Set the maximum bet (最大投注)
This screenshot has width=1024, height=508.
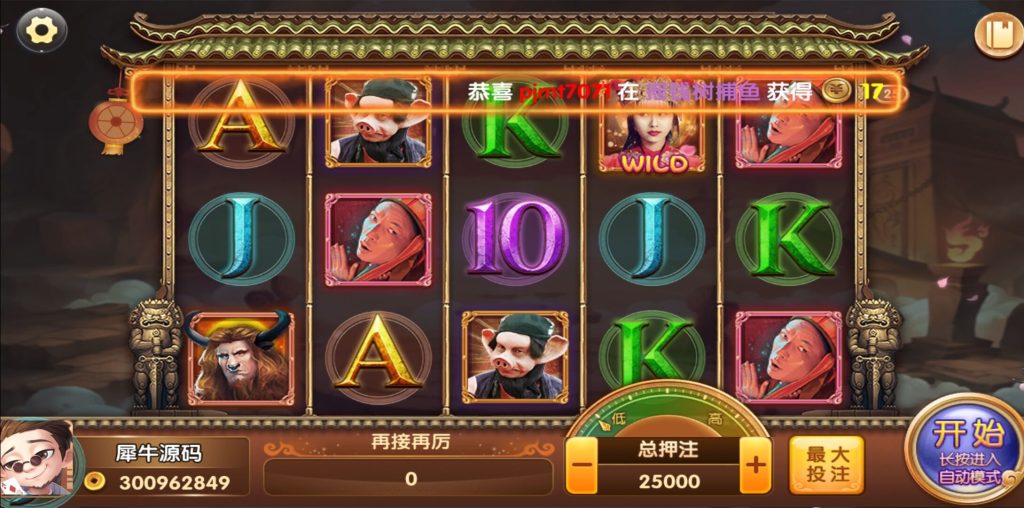point(827,465)
